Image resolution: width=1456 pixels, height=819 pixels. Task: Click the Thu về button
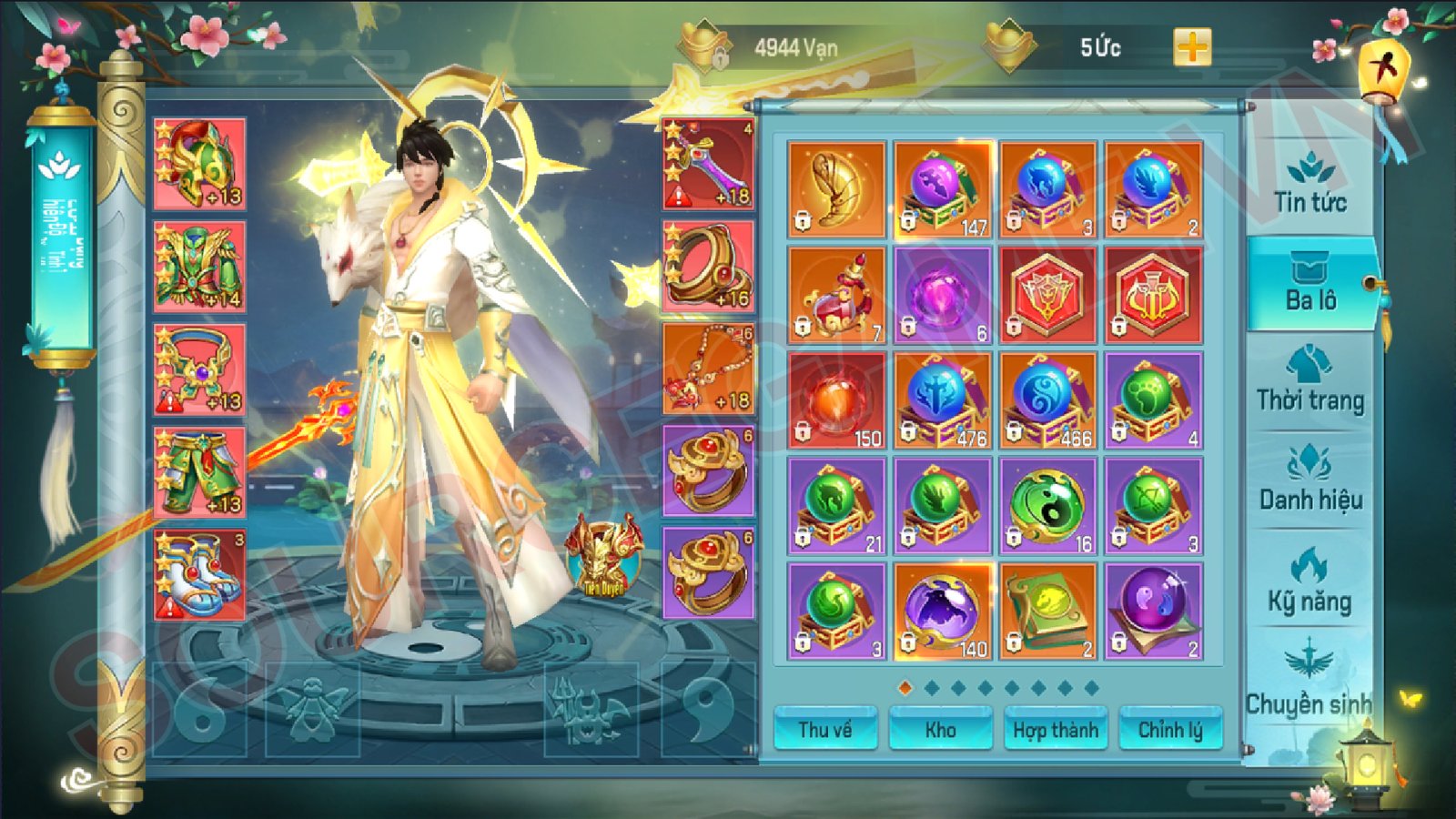click(825, 730)
